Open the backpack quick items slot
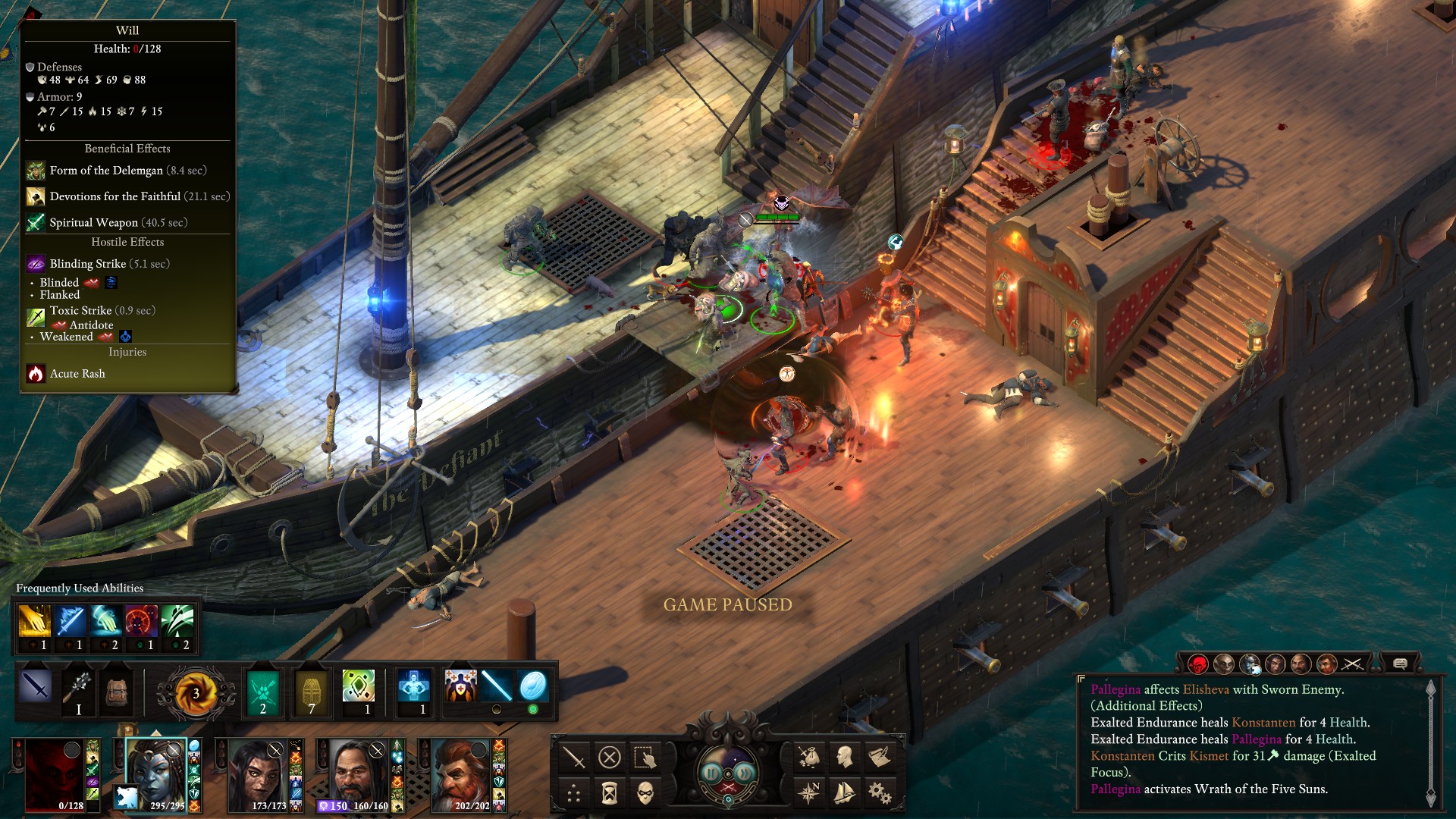 [x=116, y=692]
